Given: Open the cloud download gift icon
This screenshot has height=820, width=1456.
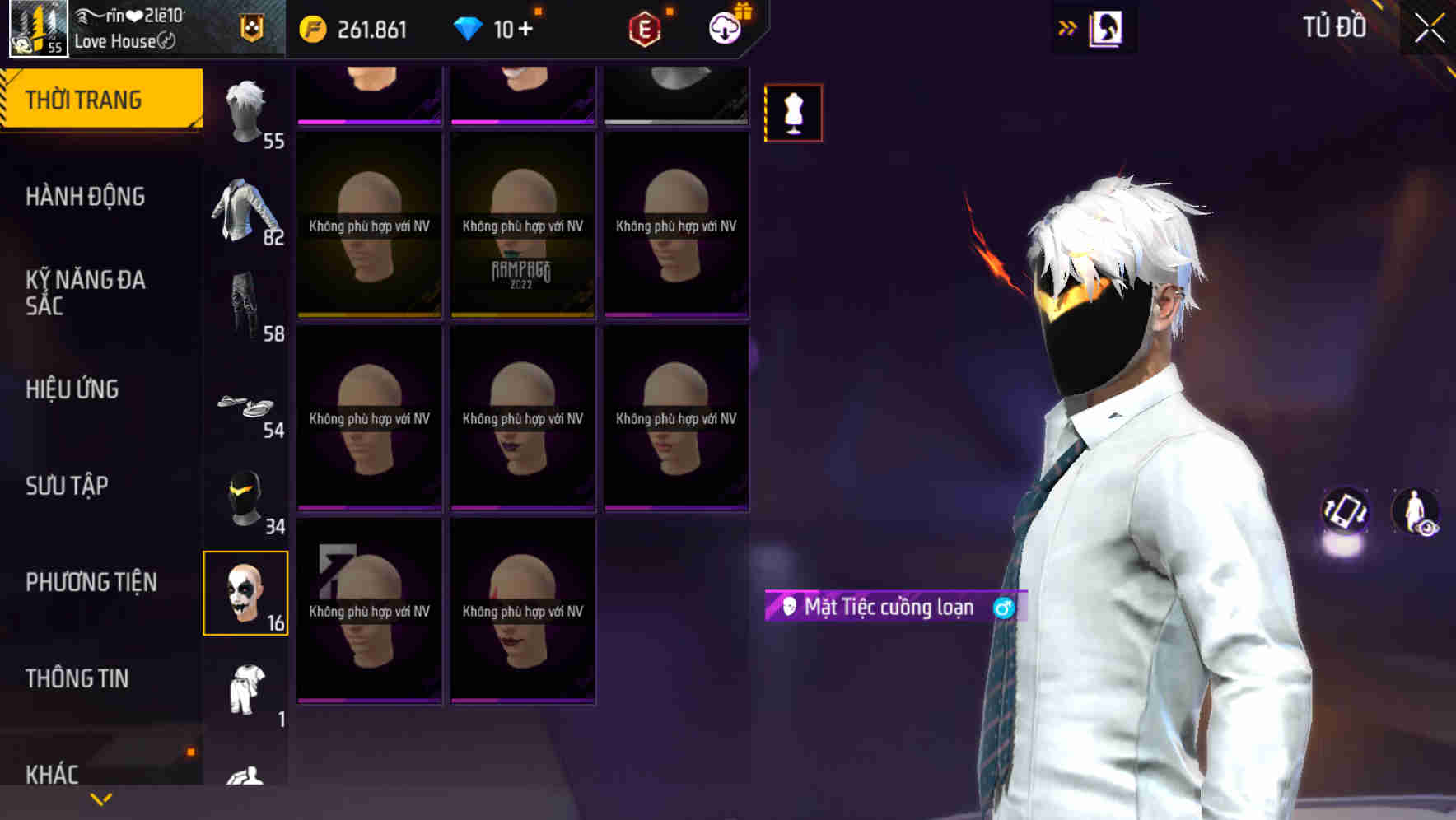Looking at the screenshot, I should tap(723, 27).
